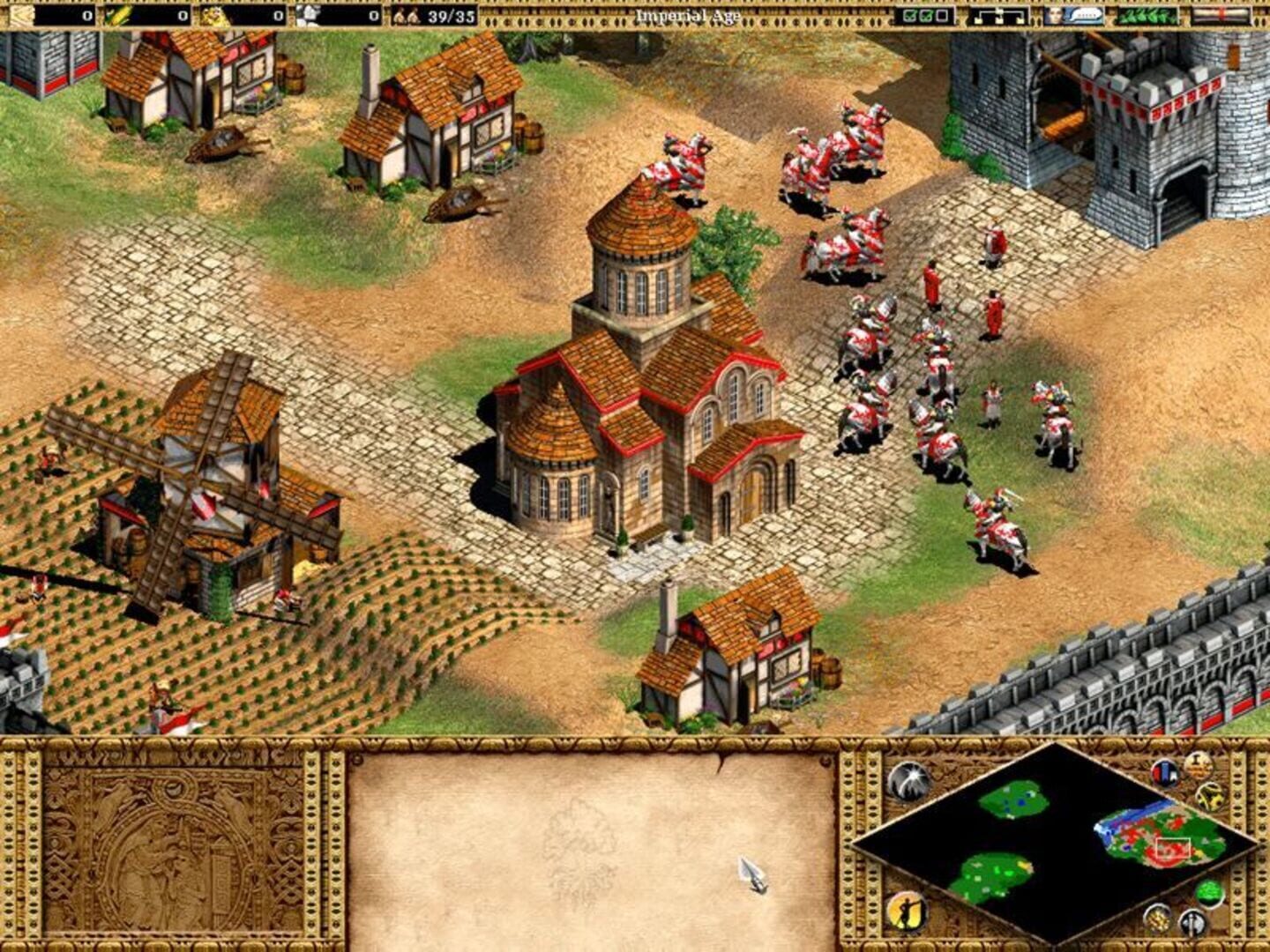Click the white viewport rectangle on the minimap
This screenshot has height=952, width=1270.
(1172, 848)
